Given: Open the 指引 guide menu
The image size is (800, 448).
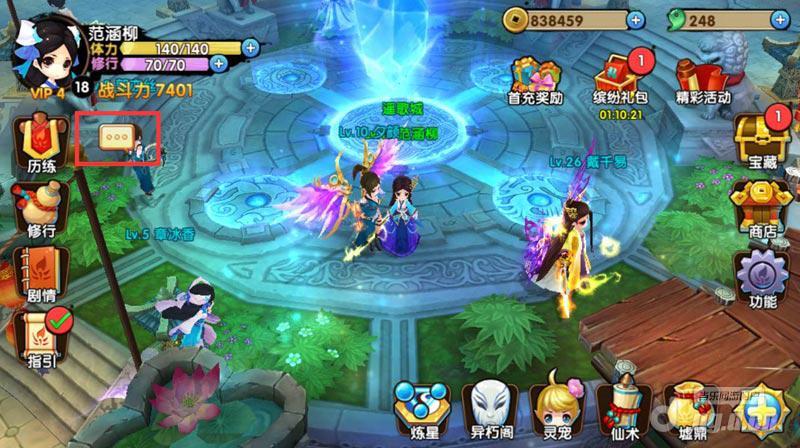Looking at the screenshot, I should (x=40, y=338).
